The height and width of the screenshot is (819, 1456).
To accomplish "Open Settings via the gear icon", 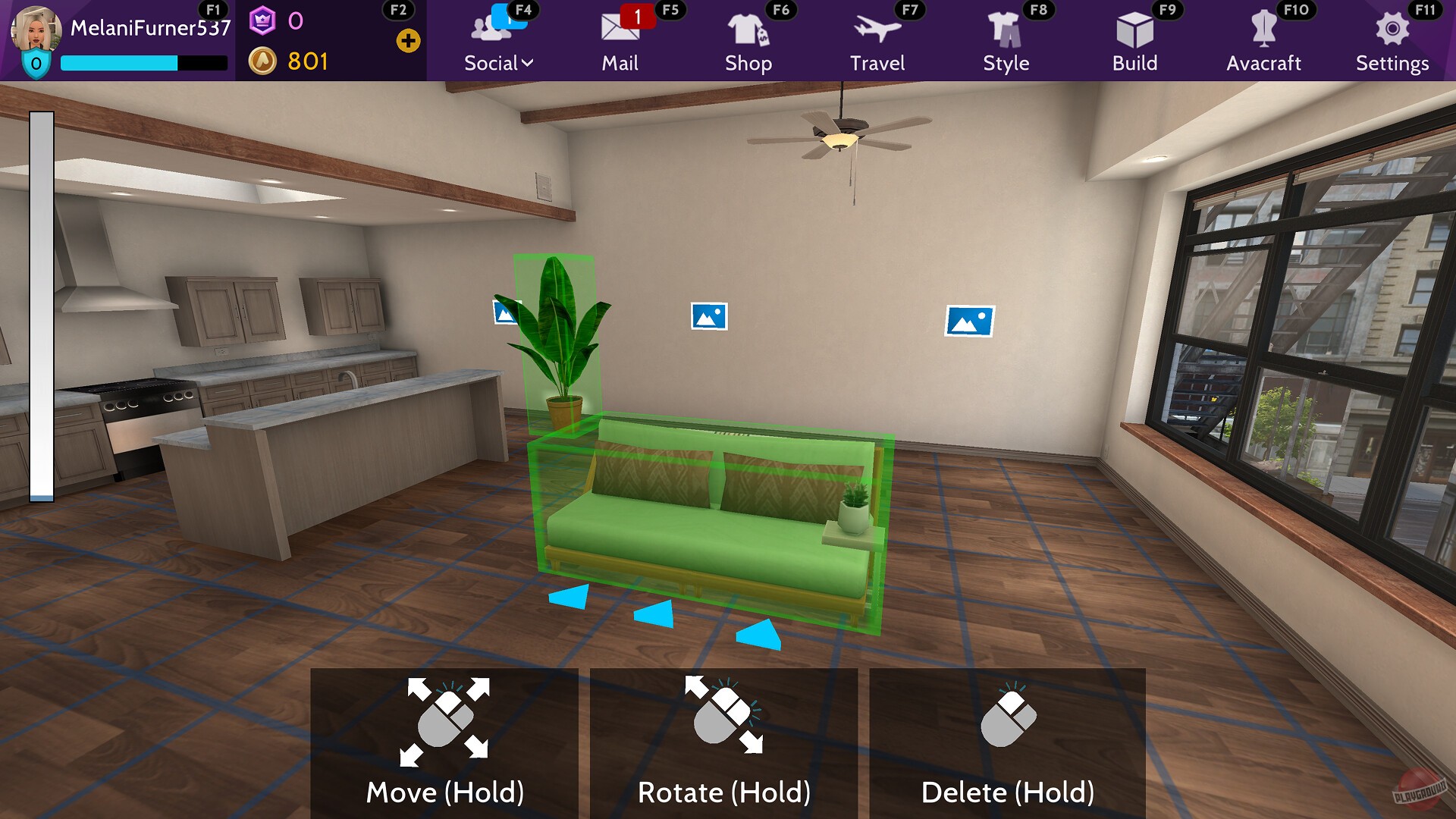I will coord(1392,30).
